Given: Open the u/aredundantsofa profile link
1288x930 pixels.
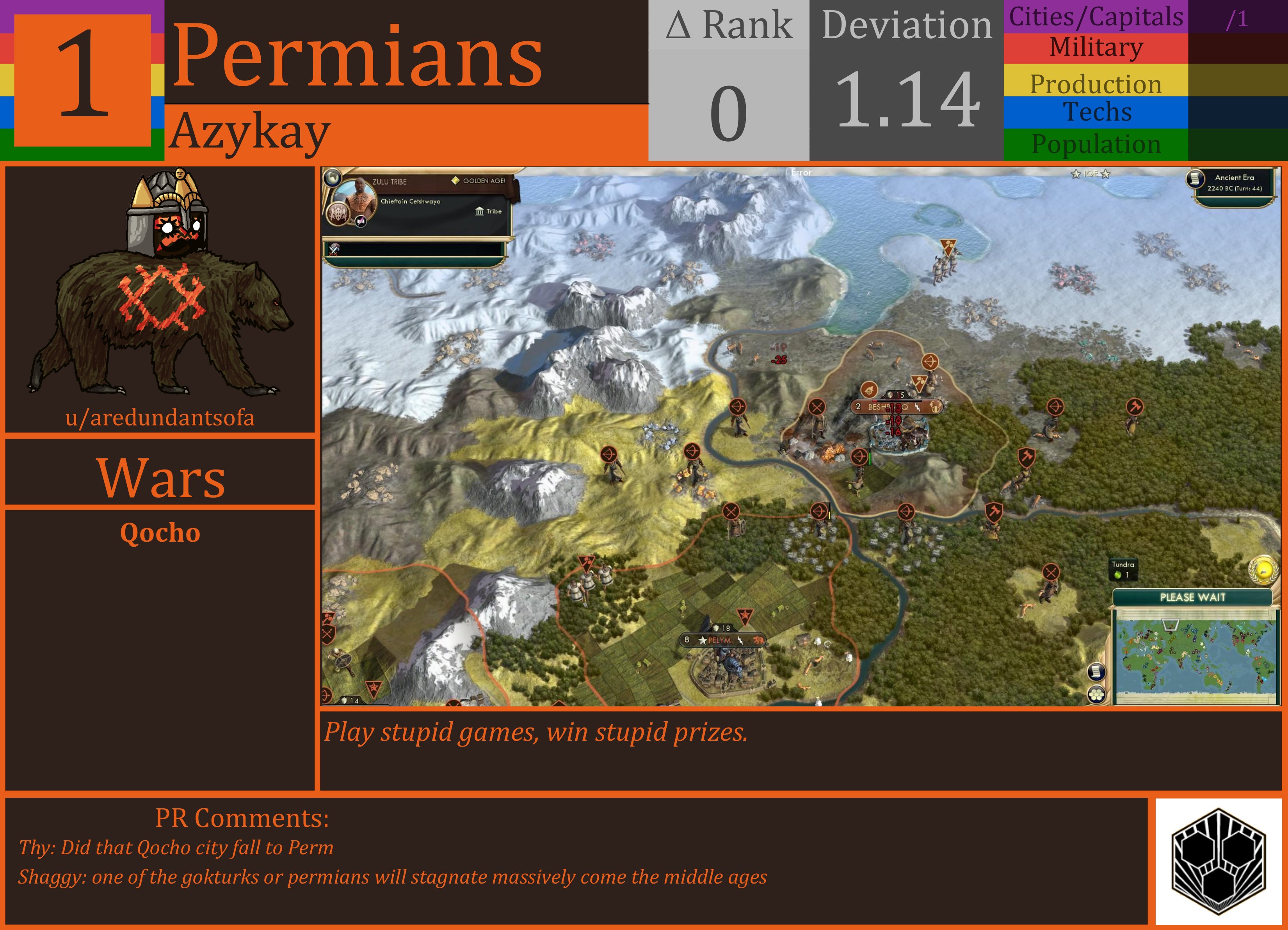Looking at the screenshot, I should tap(161, 418).
